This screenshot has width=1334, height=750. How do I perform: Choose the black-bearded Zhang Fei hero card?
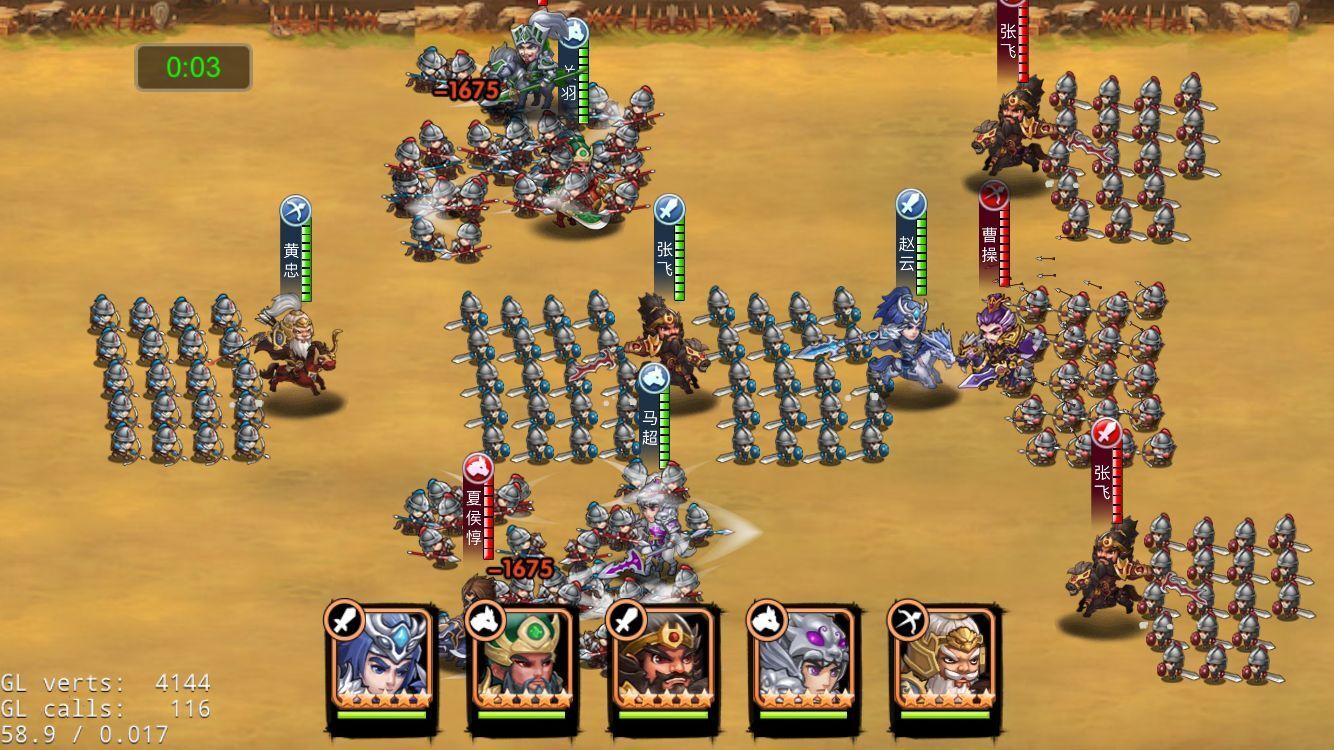tap(662, 660)
